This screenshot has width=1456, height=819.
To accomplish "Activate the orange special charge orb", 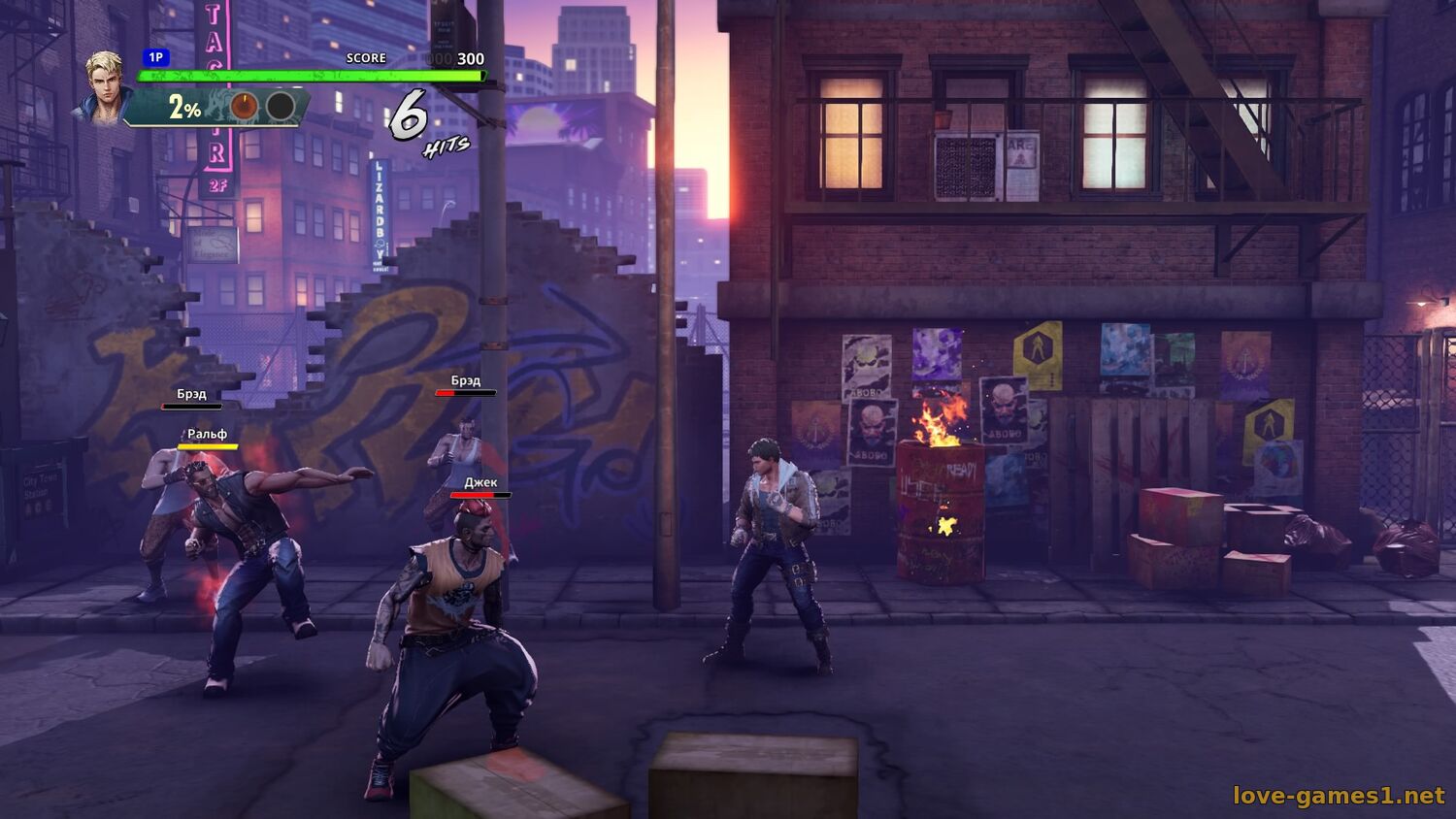I will point(244,106).
